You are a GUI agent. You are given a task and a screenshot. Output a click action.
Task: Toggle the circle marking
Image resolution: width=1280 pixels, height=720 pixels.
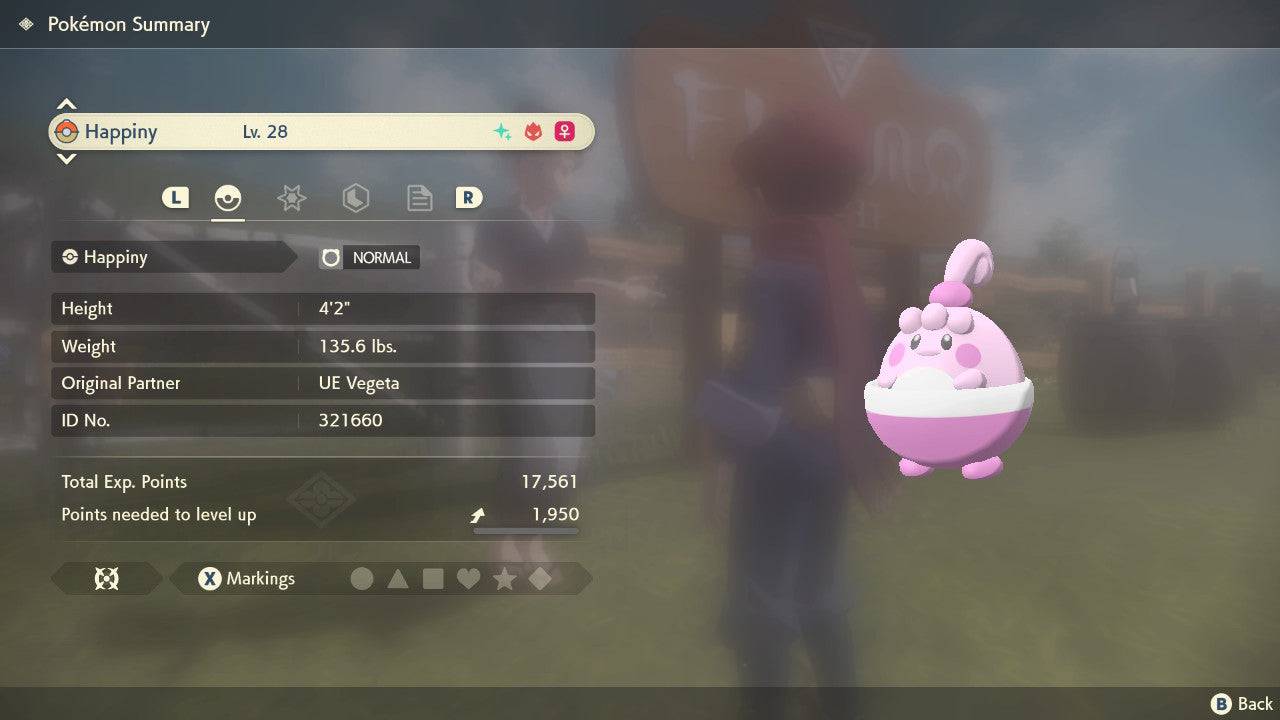click(x=362, y=579)
